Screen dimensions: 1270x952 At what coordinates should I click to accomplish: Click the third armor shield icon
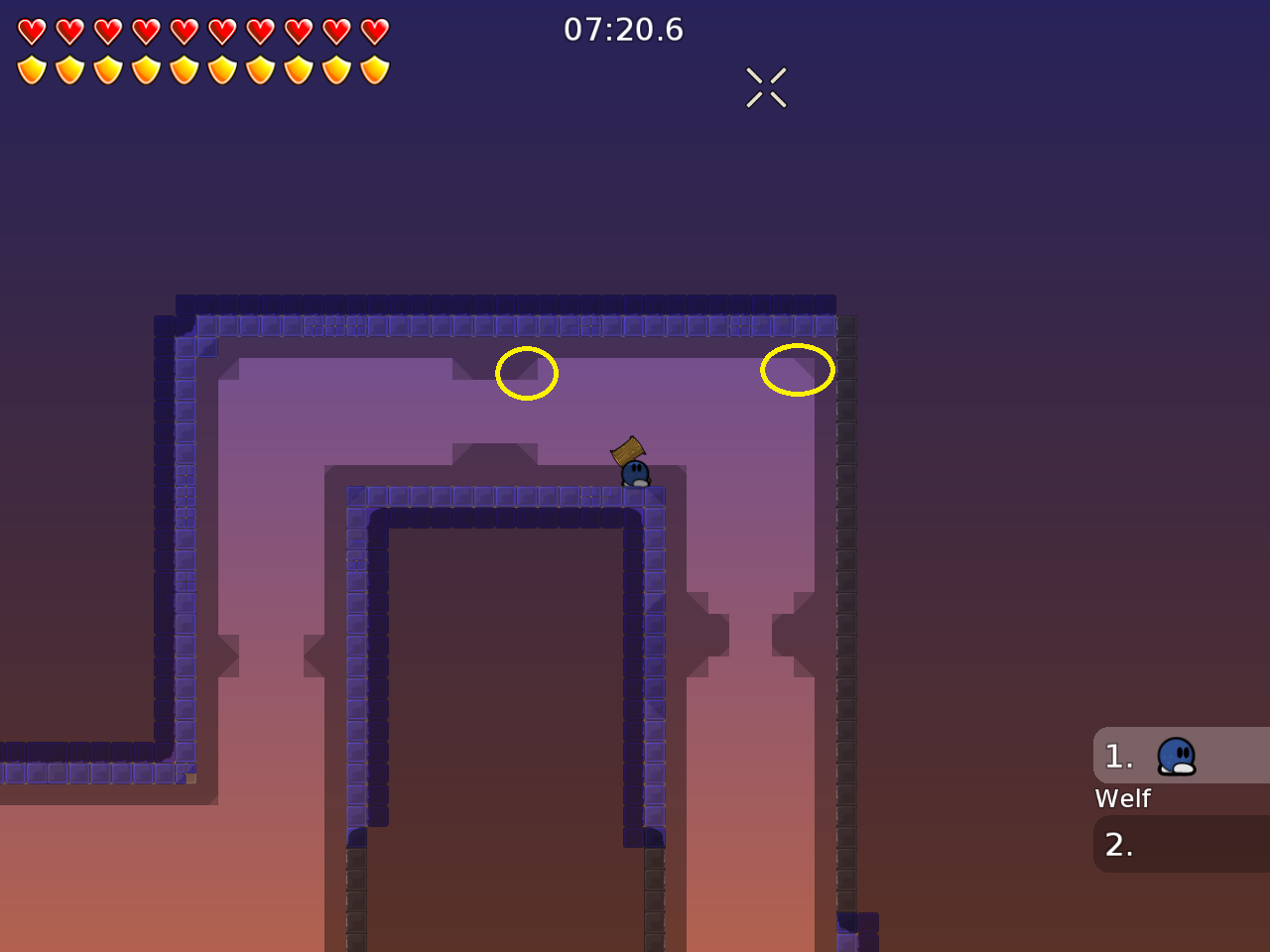click(107, 70)
